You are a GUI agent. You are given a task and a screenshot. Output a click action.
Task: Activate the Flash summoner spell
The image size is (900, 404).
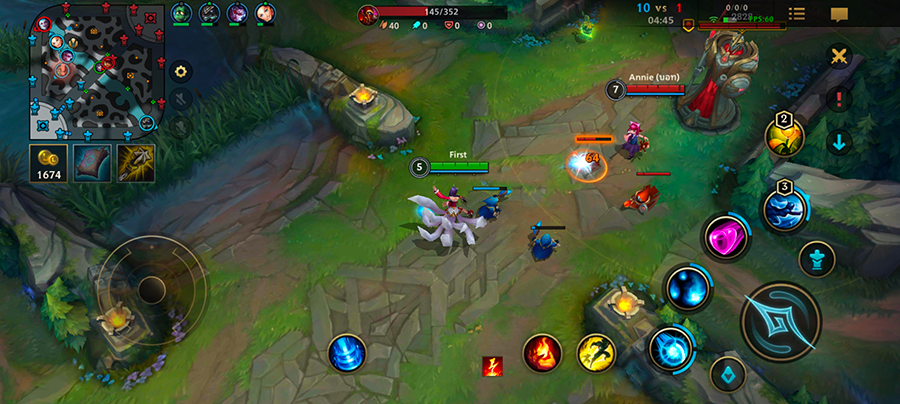(x=596, y=353)
